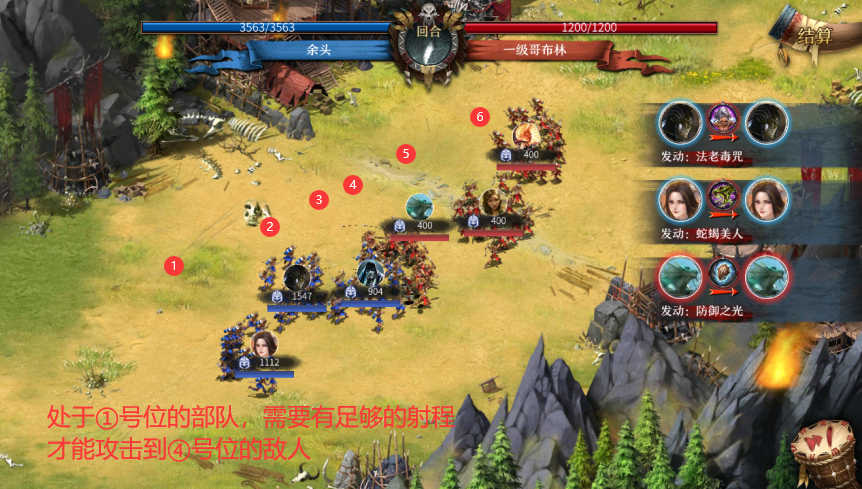Viewport: 862px width, 489px height.
Task: Select the 防御之光 skill log entry
Action: (723, 284)
